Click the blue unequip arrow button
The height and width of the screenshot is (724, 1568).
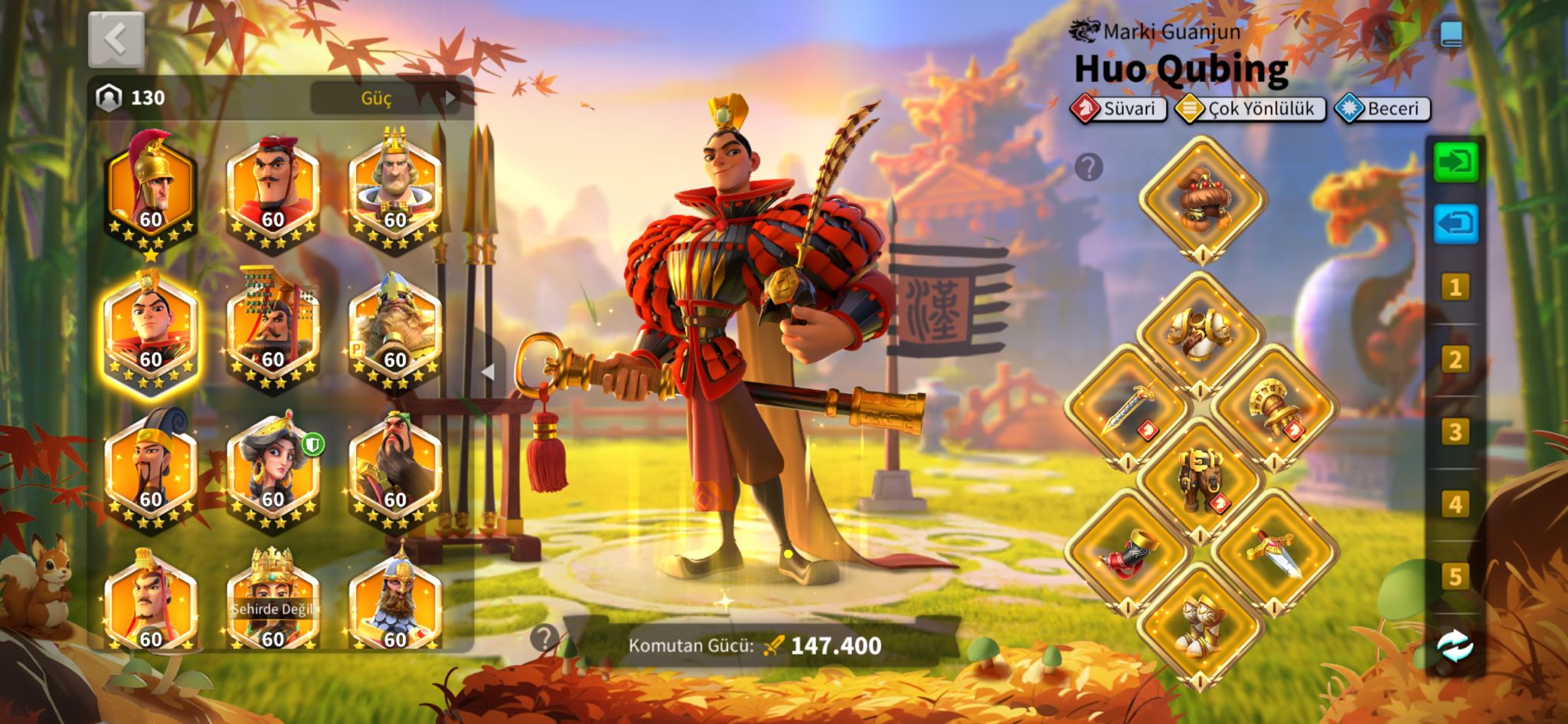click(1455, 224)
